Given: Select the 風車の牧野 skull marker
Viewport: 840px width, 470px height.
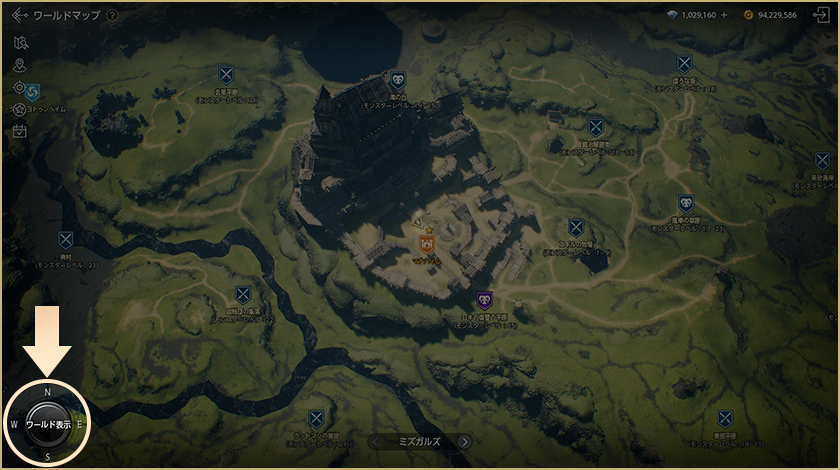Looking at the screenshot, I should 685,202.
